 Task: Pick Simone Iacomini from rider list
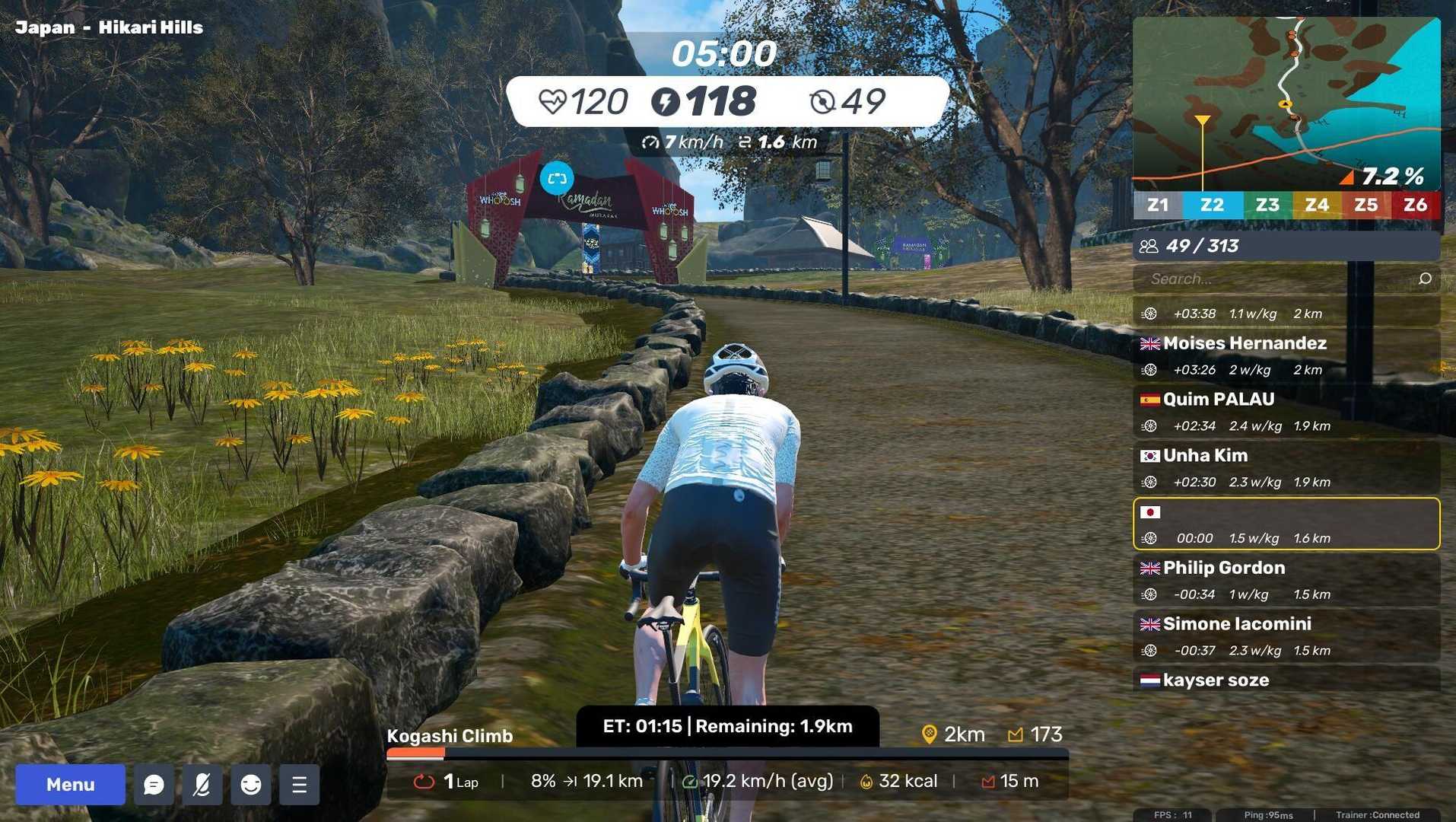(1286, 636)
